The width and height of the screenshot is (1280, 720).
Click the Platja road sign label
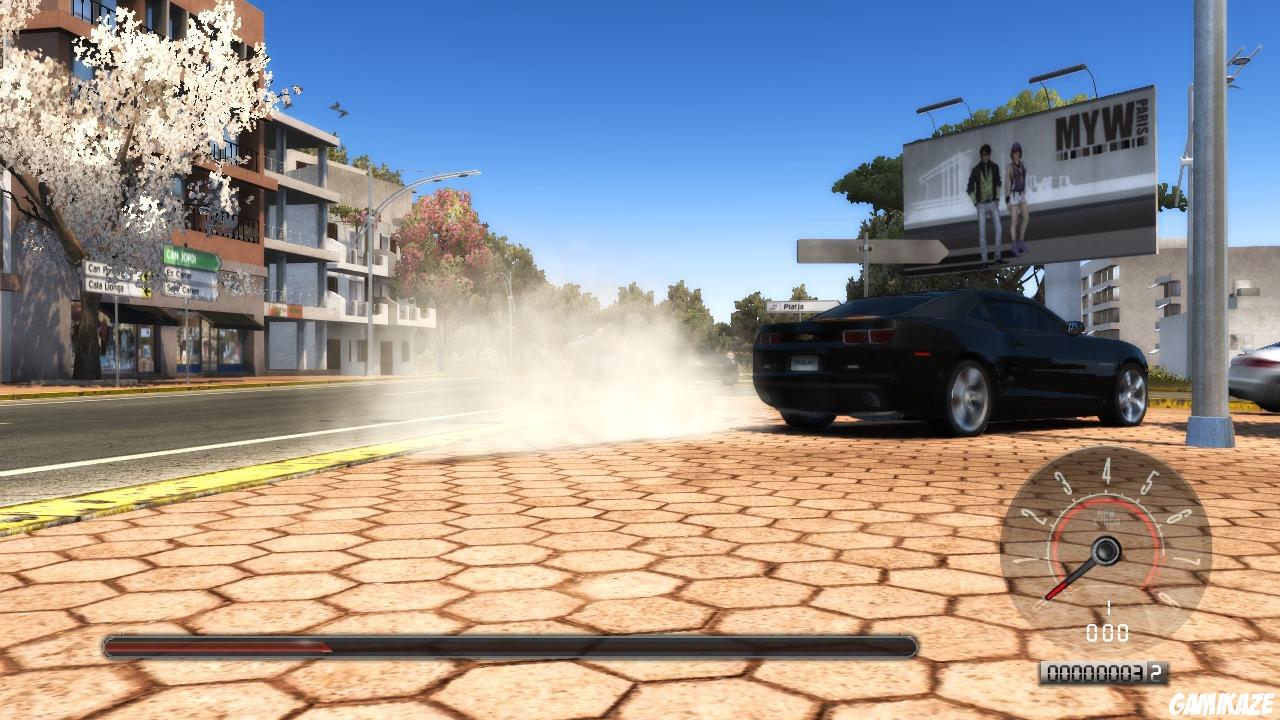click(793, 306)
